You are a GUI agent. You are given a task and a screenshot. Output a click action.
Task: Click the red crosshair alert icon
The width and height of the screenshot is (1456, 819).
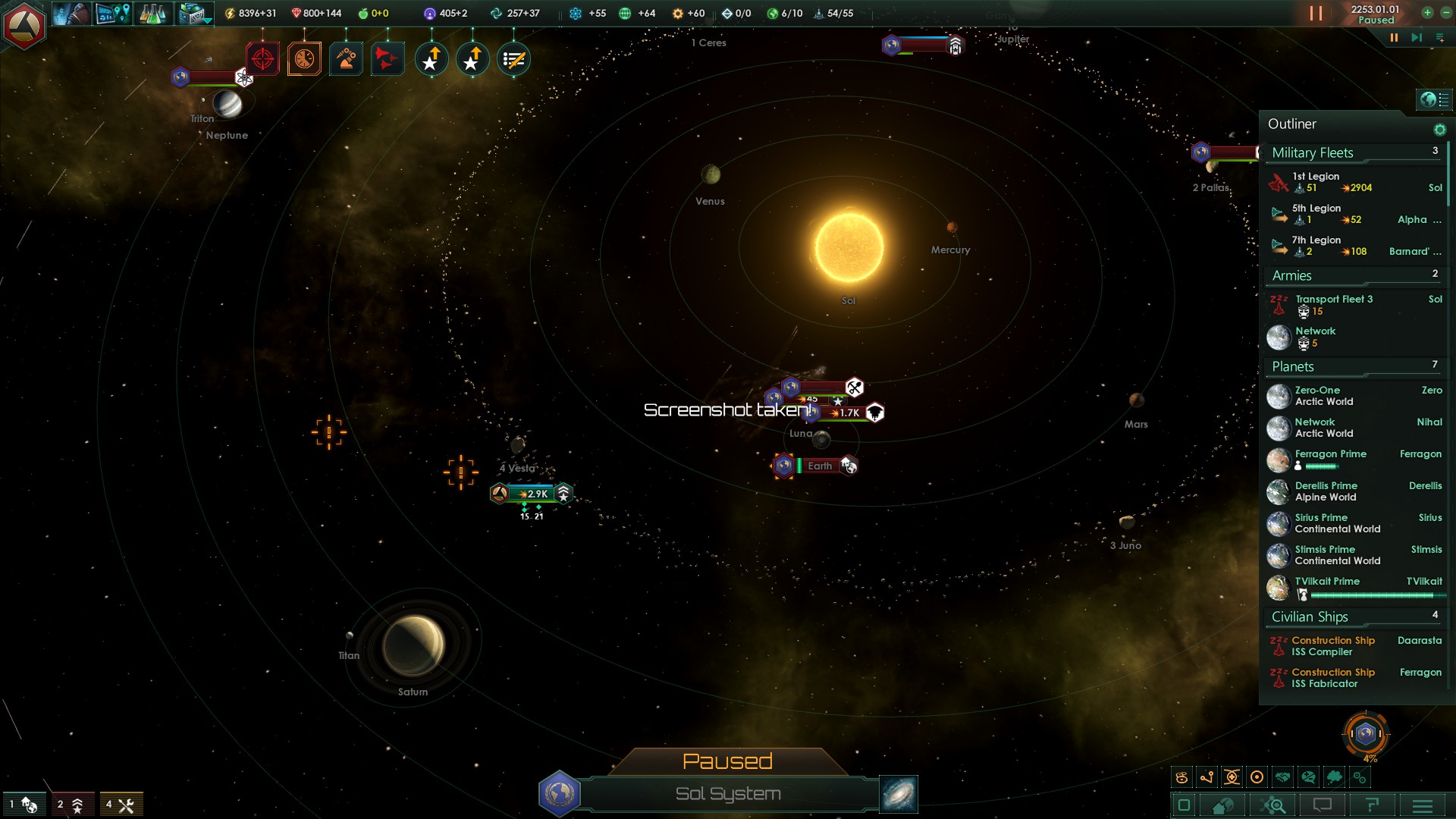pyautogui.click(x=262, y=59)
